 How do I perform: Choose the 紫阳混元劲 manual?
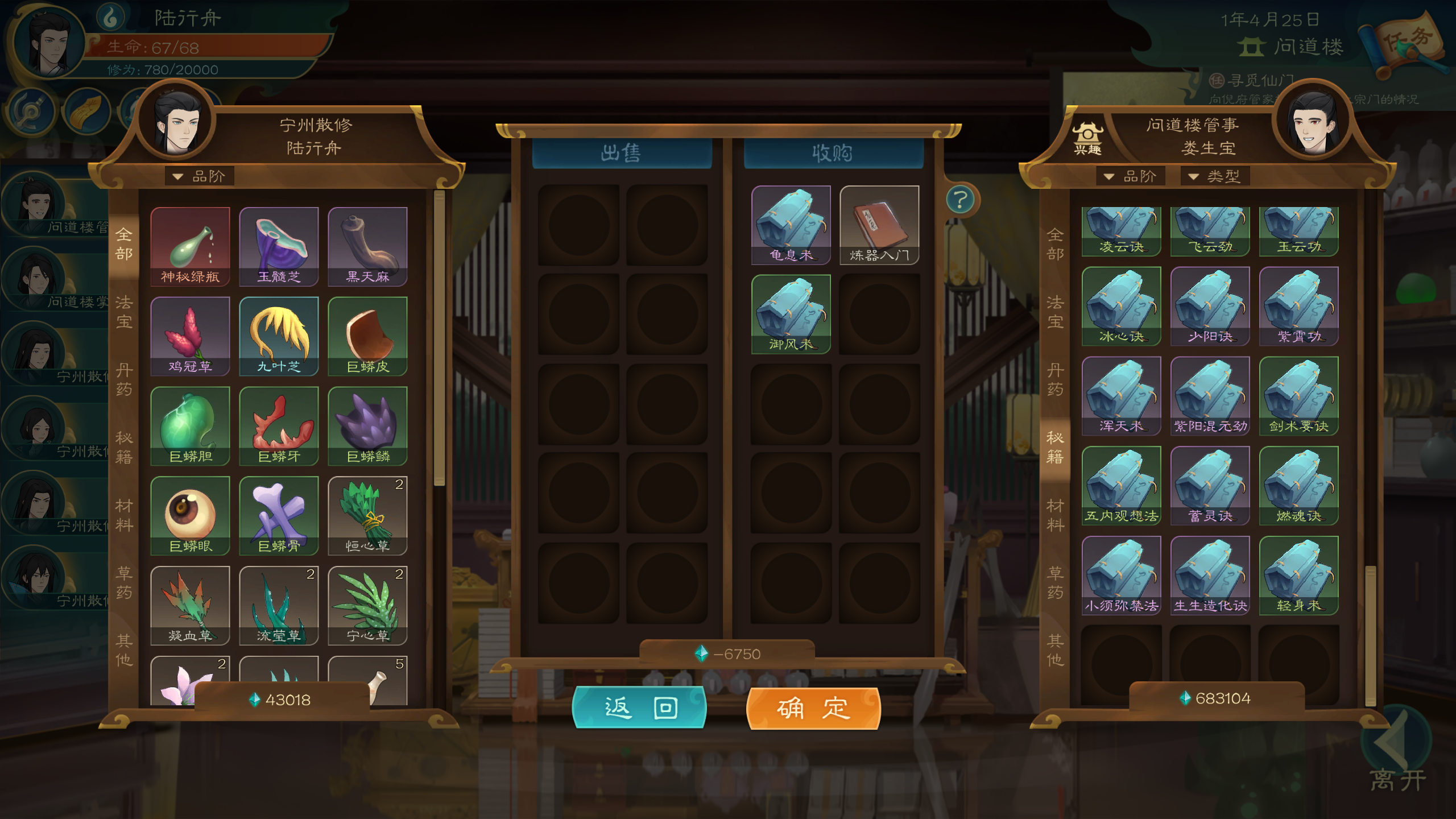(1210, 396)
